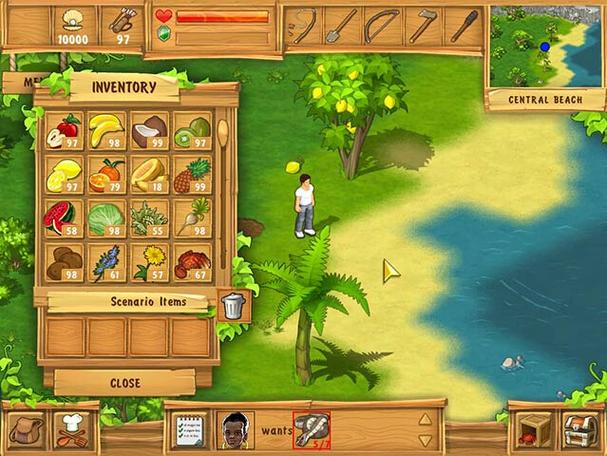The width and height of the screenshot is (607, 456).
Task: Pick the coconut from inventory
Action: point(149,131)
